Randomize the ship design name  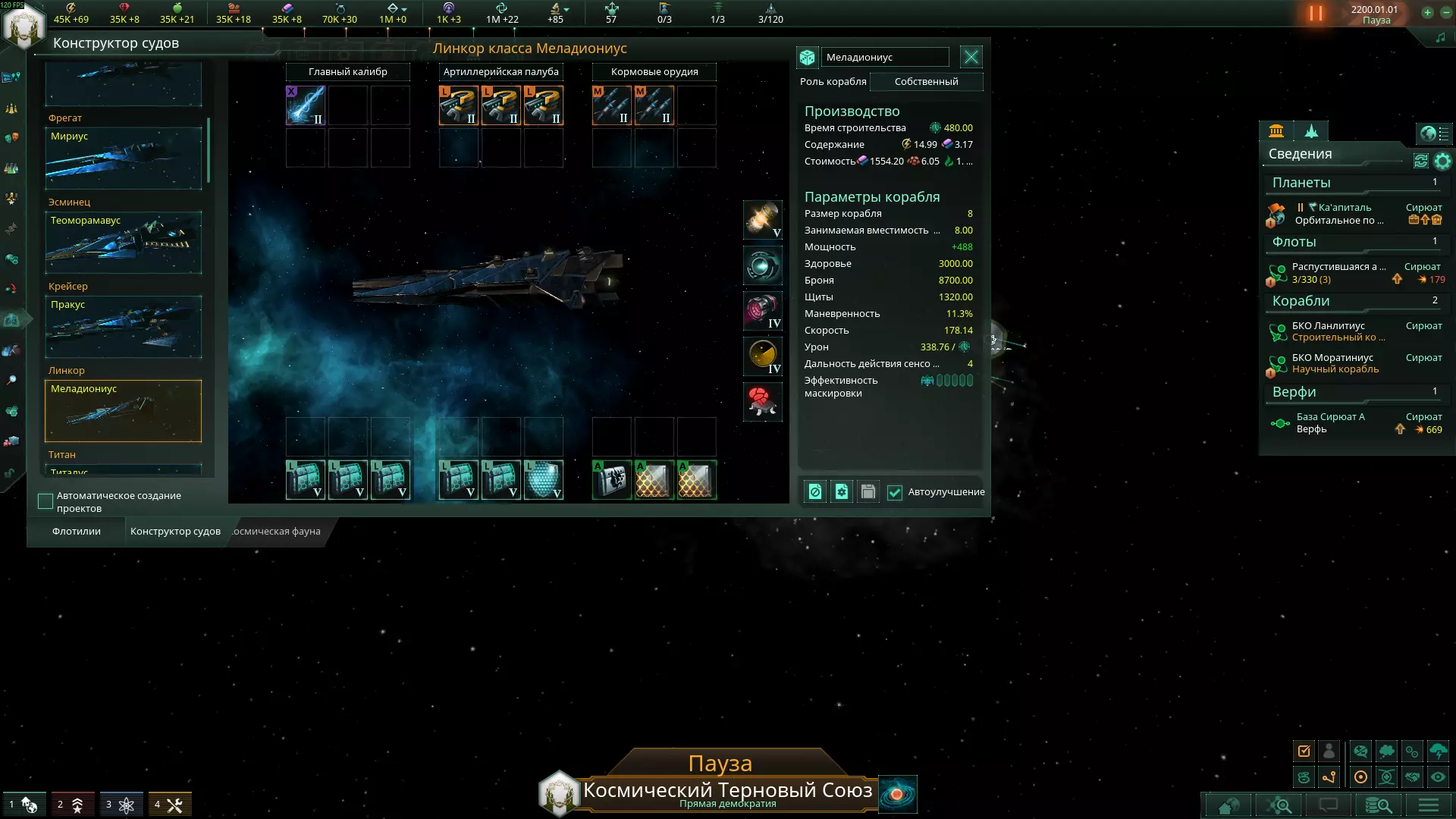pos(807,57)
